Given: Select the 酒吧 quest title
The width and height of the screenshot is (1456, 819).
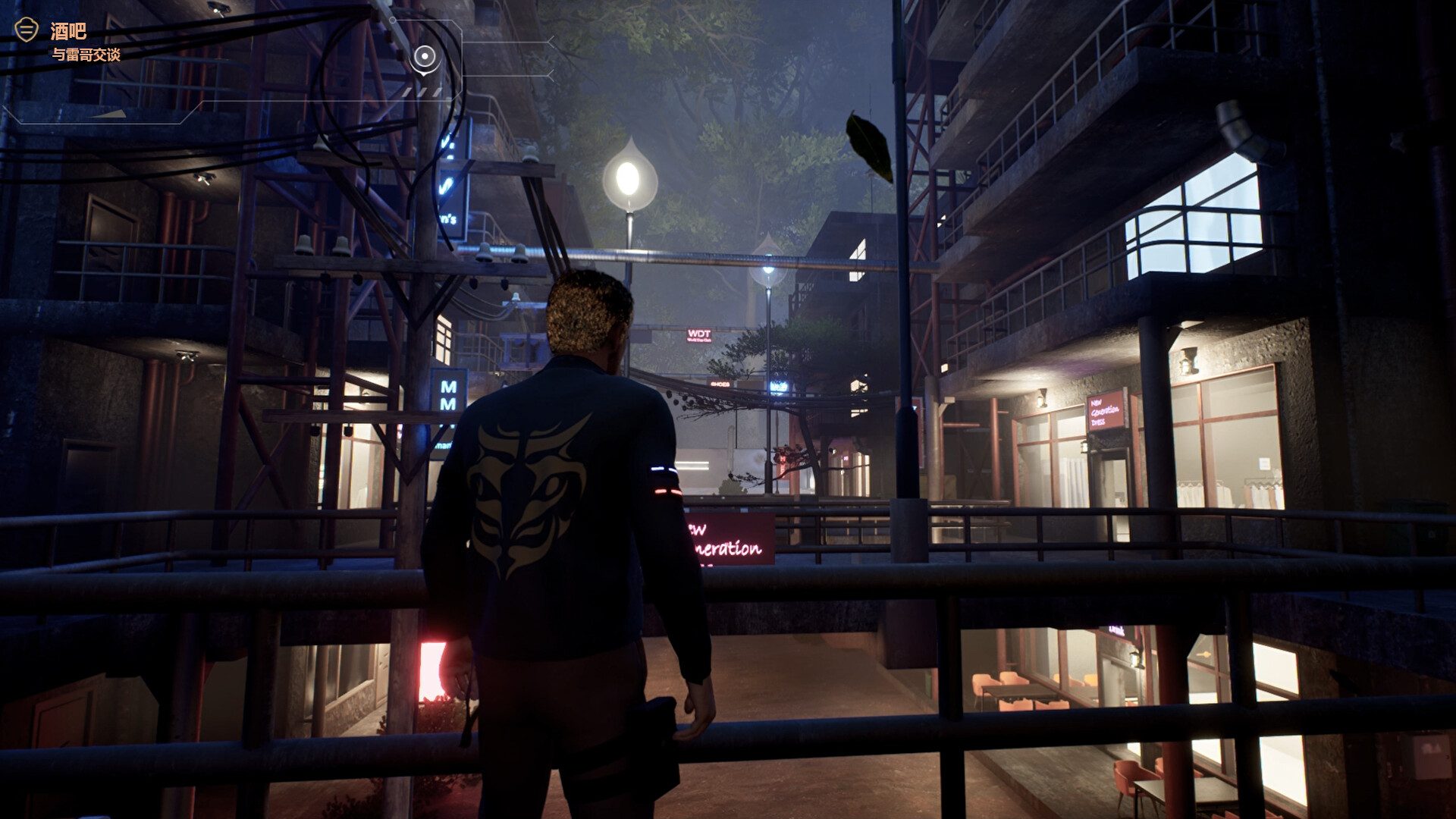Looking at the screenshot, I should point(68,32).
